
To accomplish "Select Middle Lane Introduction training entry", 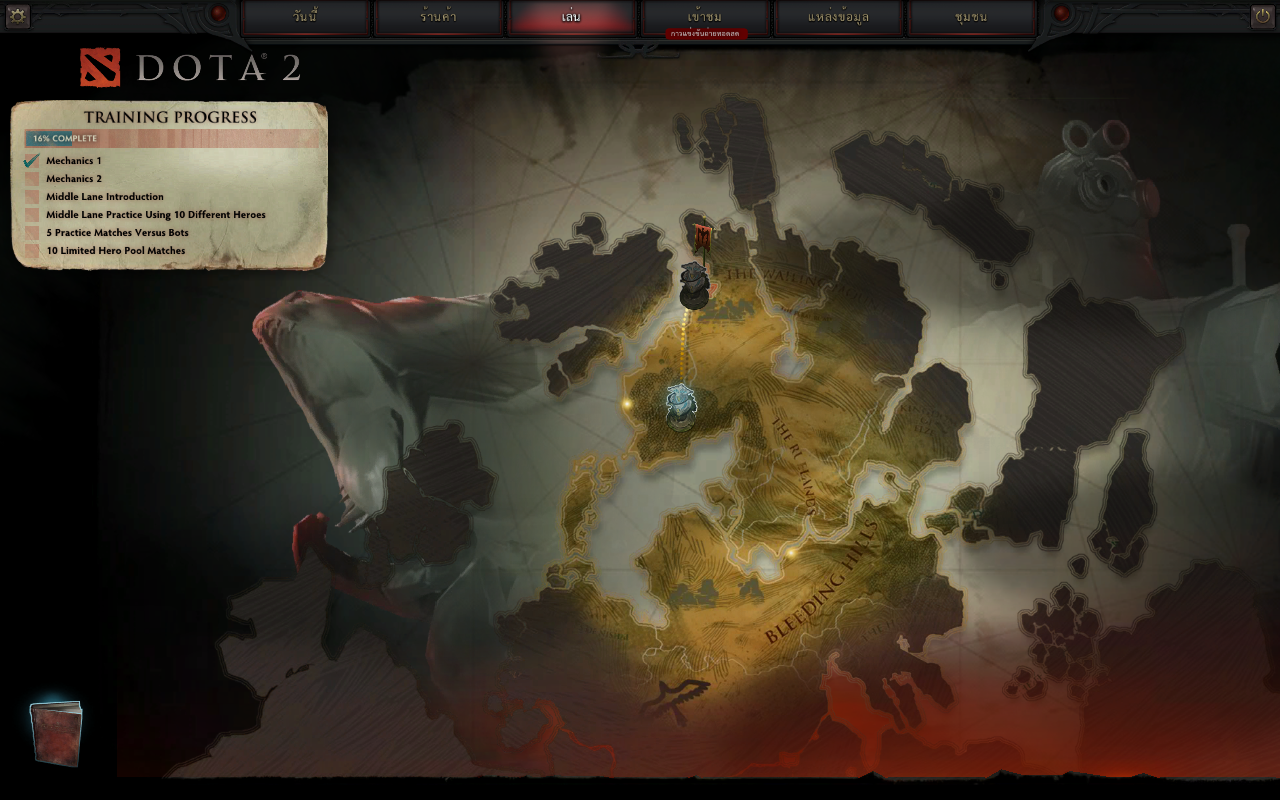I will pyautogui.click(x=104, y=197).
